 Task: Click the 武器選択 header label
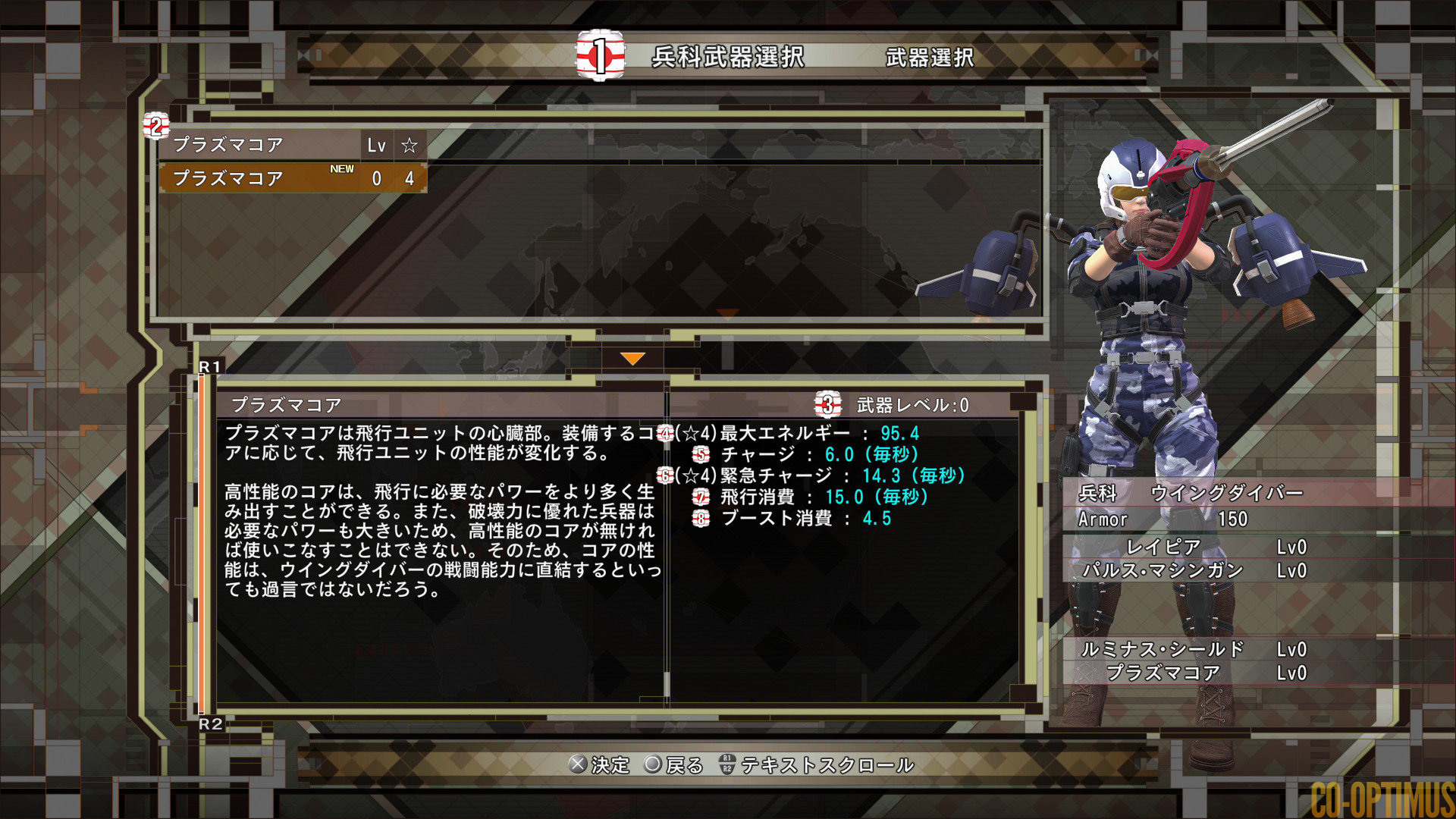point(928,56)
